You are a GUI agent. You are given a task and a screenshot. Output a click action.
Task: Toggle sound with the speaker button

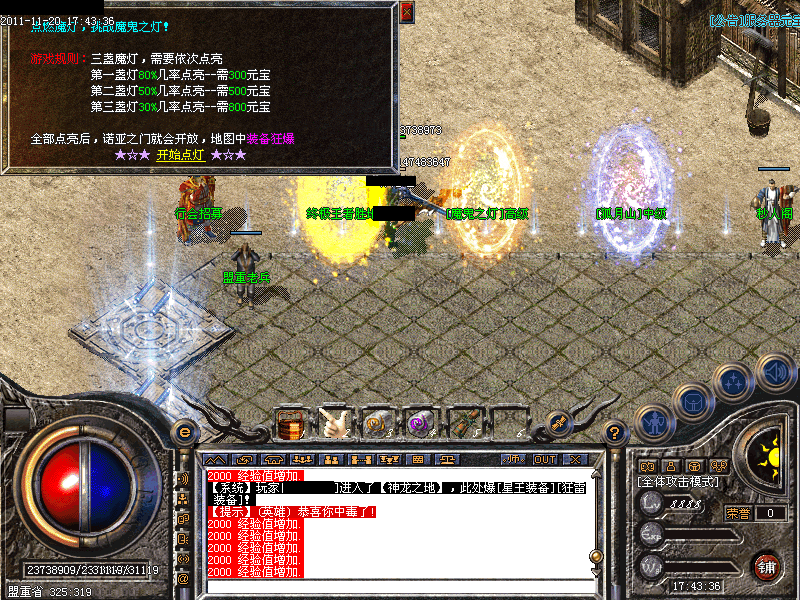(775, 372)
